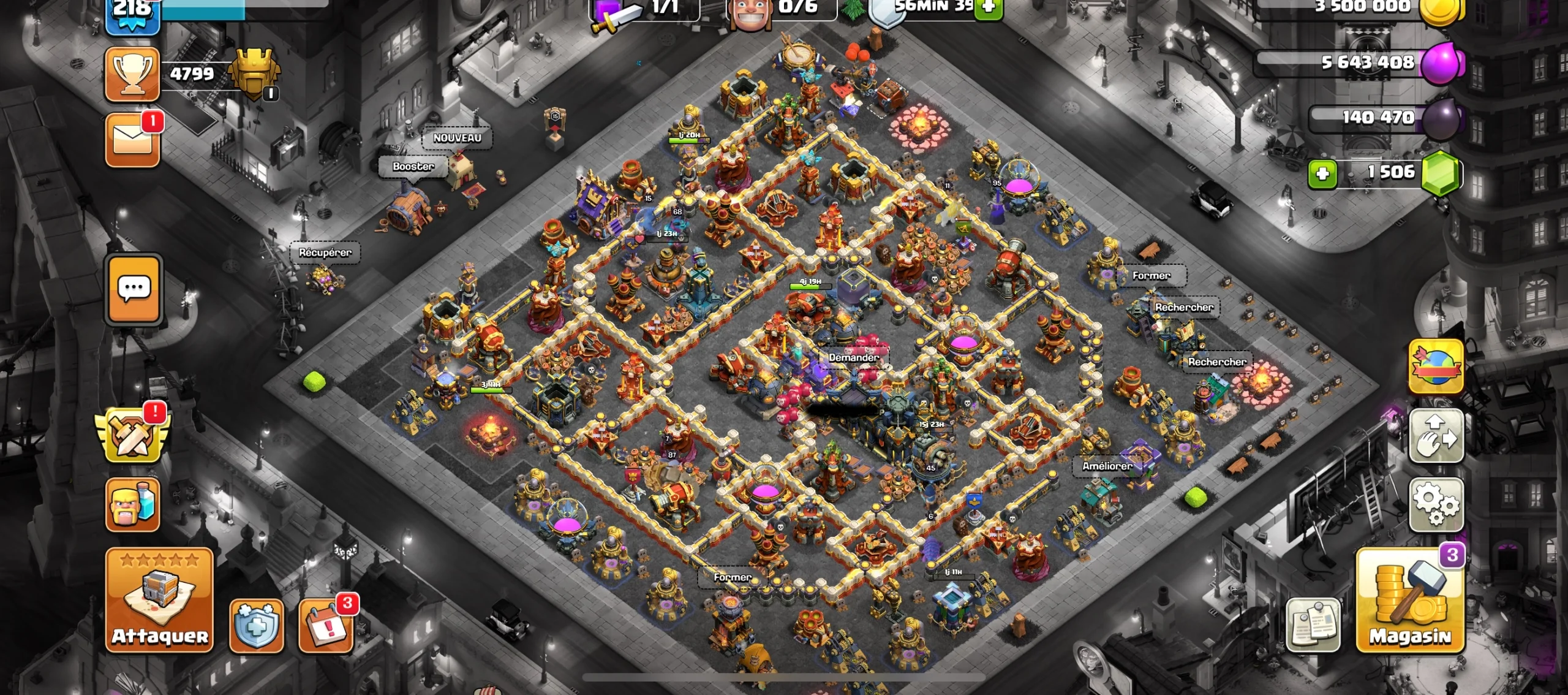Add gems with the green plus
This screenshot has height=695, width=1568.
(1322, 174)
